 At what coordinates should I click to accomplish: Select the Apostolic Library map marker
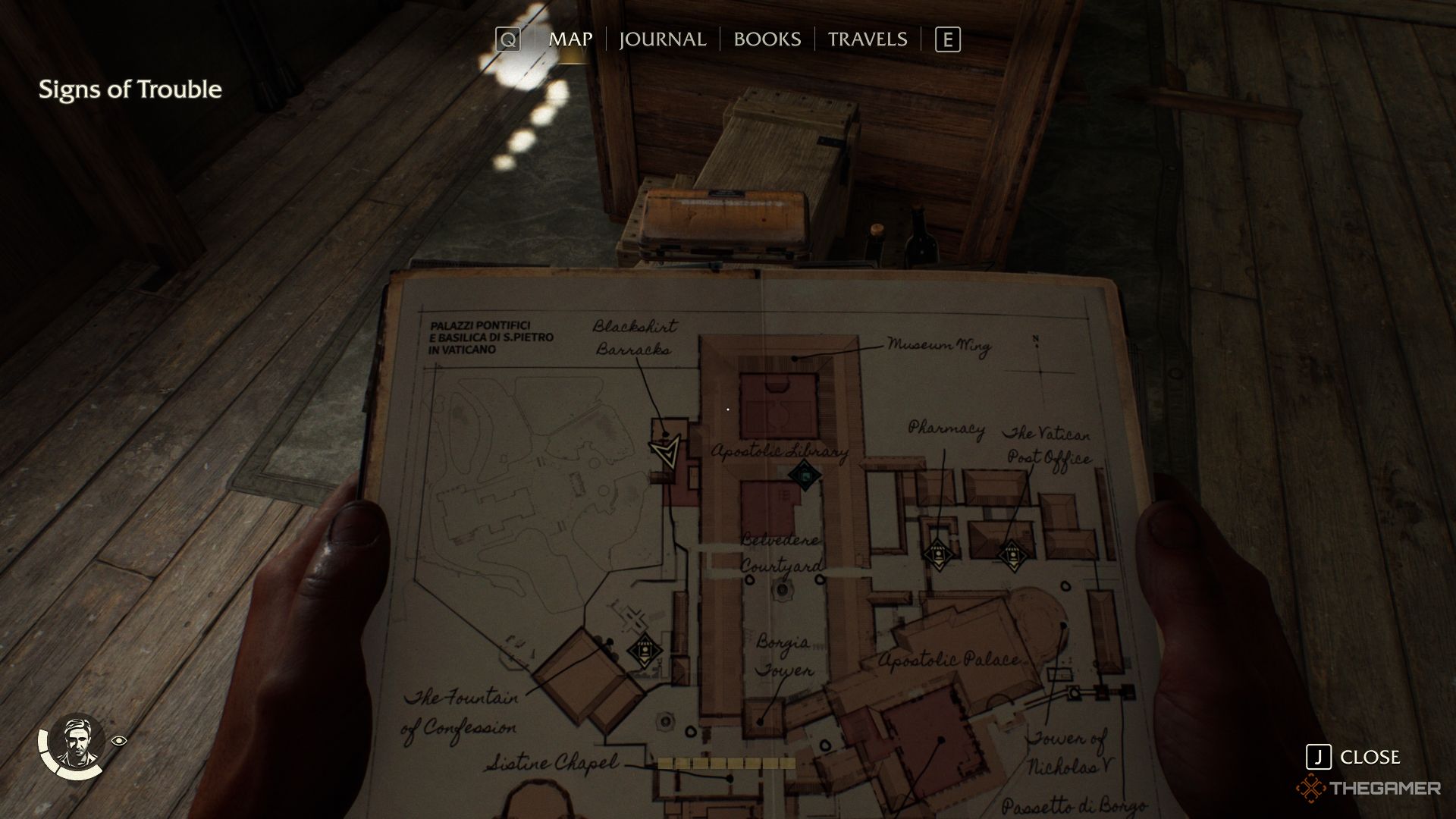(x=805, y=475)
